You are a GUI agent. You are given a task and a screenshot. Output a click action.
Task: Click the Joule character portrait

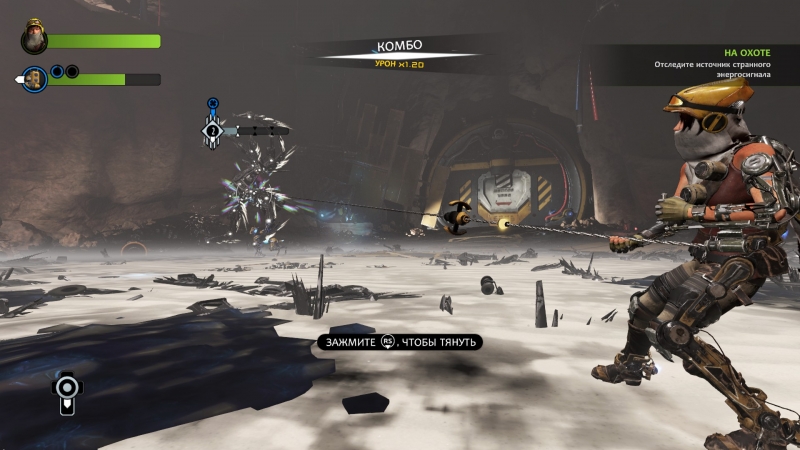pos(35,39)
